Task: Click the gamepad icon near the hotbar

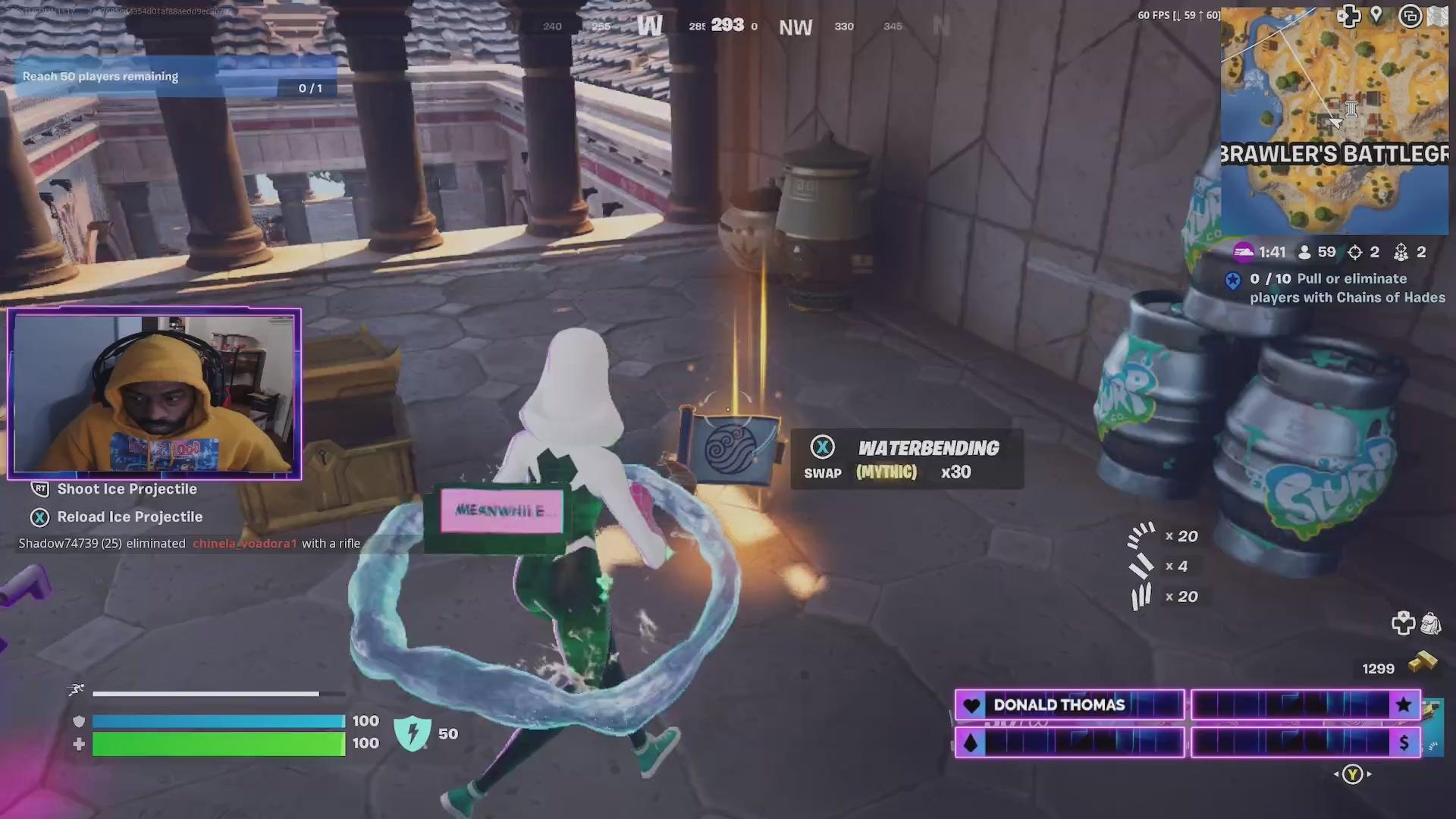Action: pos(1402,623)
